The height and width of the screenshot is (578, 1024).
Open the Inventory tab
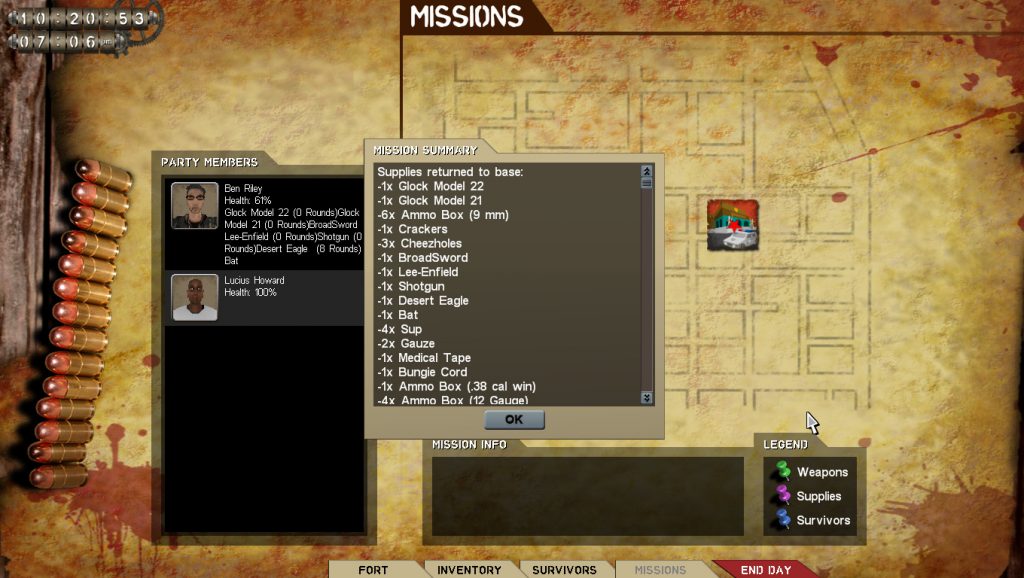coord(469,570)
